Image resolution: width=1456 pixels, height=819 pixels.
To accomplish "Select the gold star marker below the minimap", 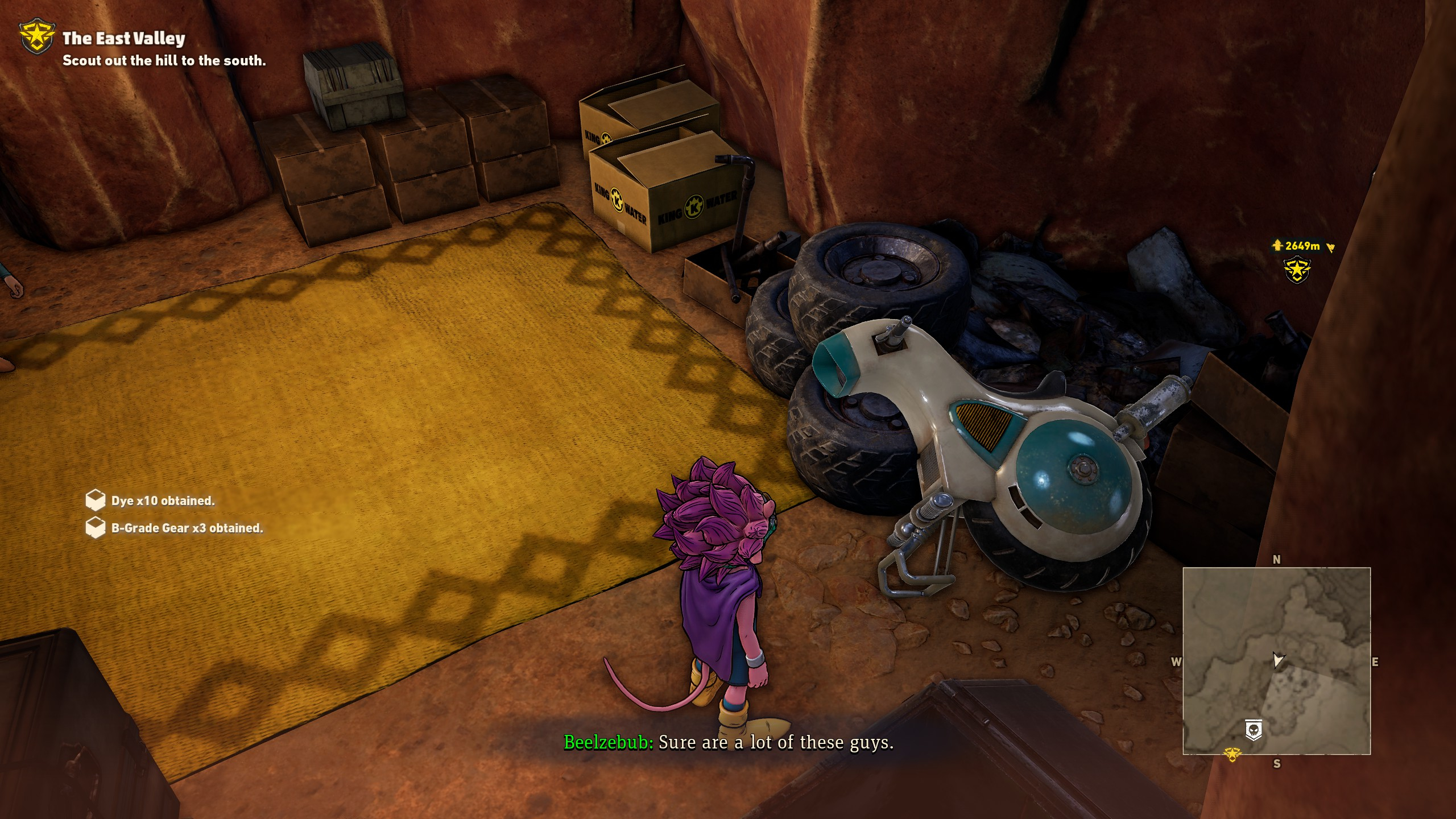I will point(1232,754).
